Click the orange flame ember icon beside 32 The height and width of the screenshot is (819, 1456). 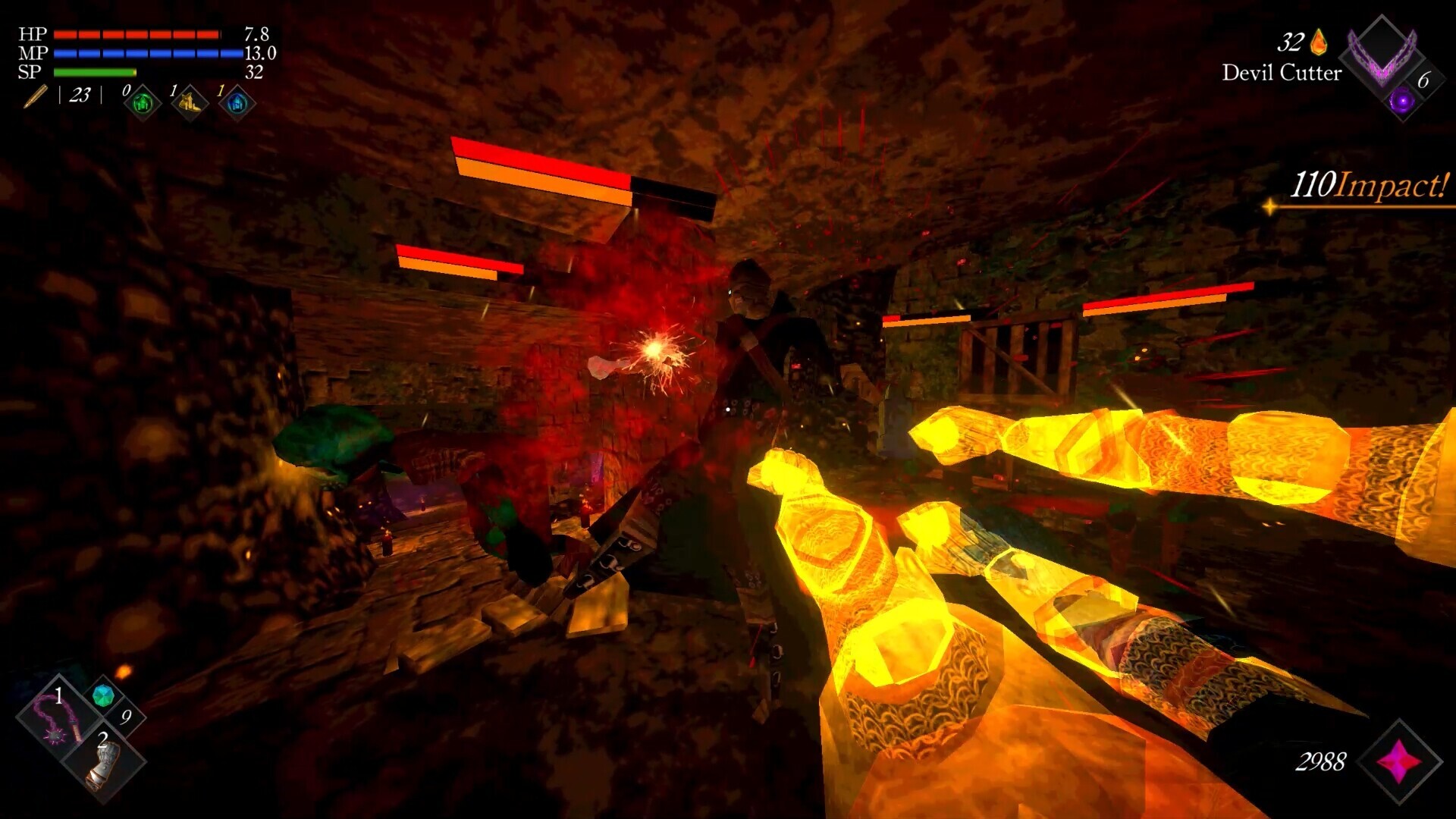pos(1318,41)
